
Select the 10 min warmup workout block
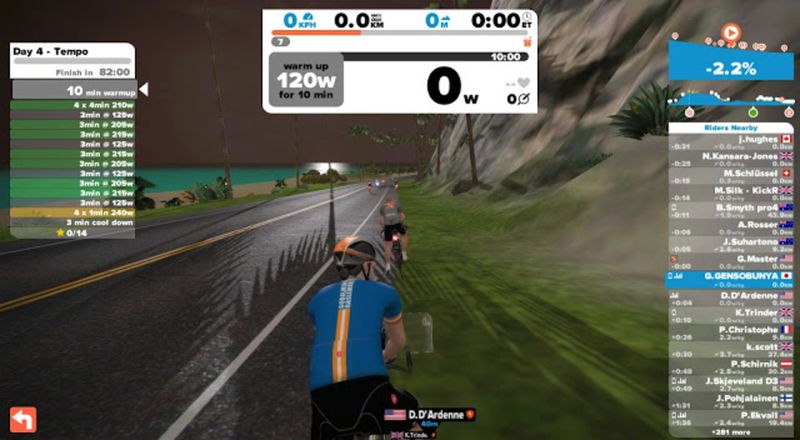tap(74, 90)
